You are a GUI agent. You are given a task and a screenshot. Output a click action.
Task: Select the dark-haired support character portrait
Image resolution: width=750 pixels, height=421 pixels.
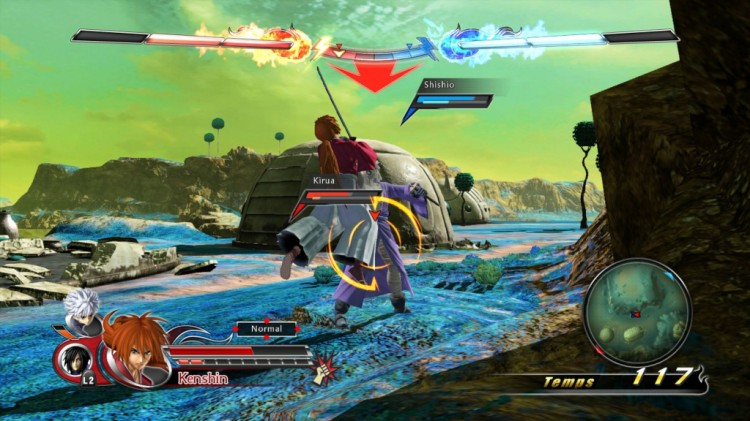[73, 359]
